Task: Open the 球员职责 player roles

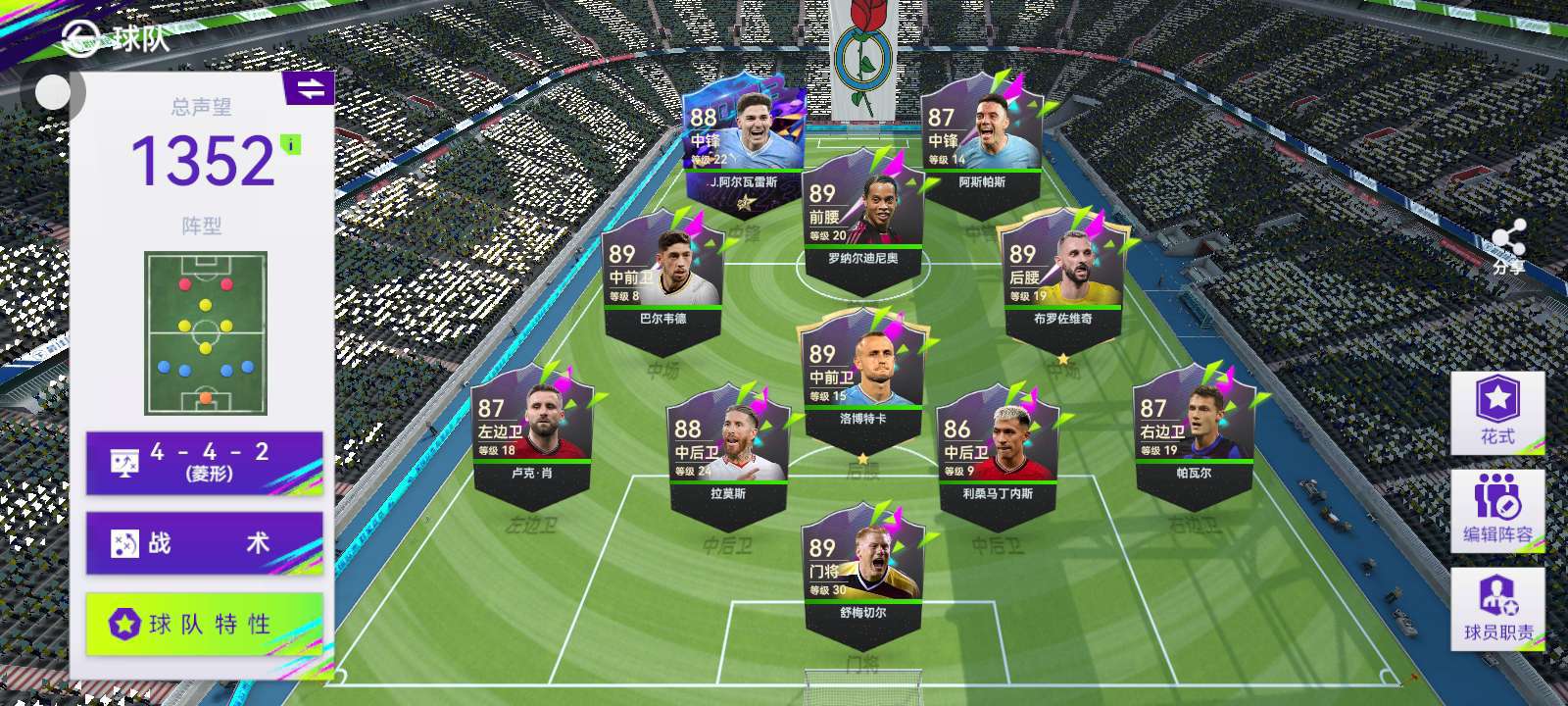Action: 1496,608
